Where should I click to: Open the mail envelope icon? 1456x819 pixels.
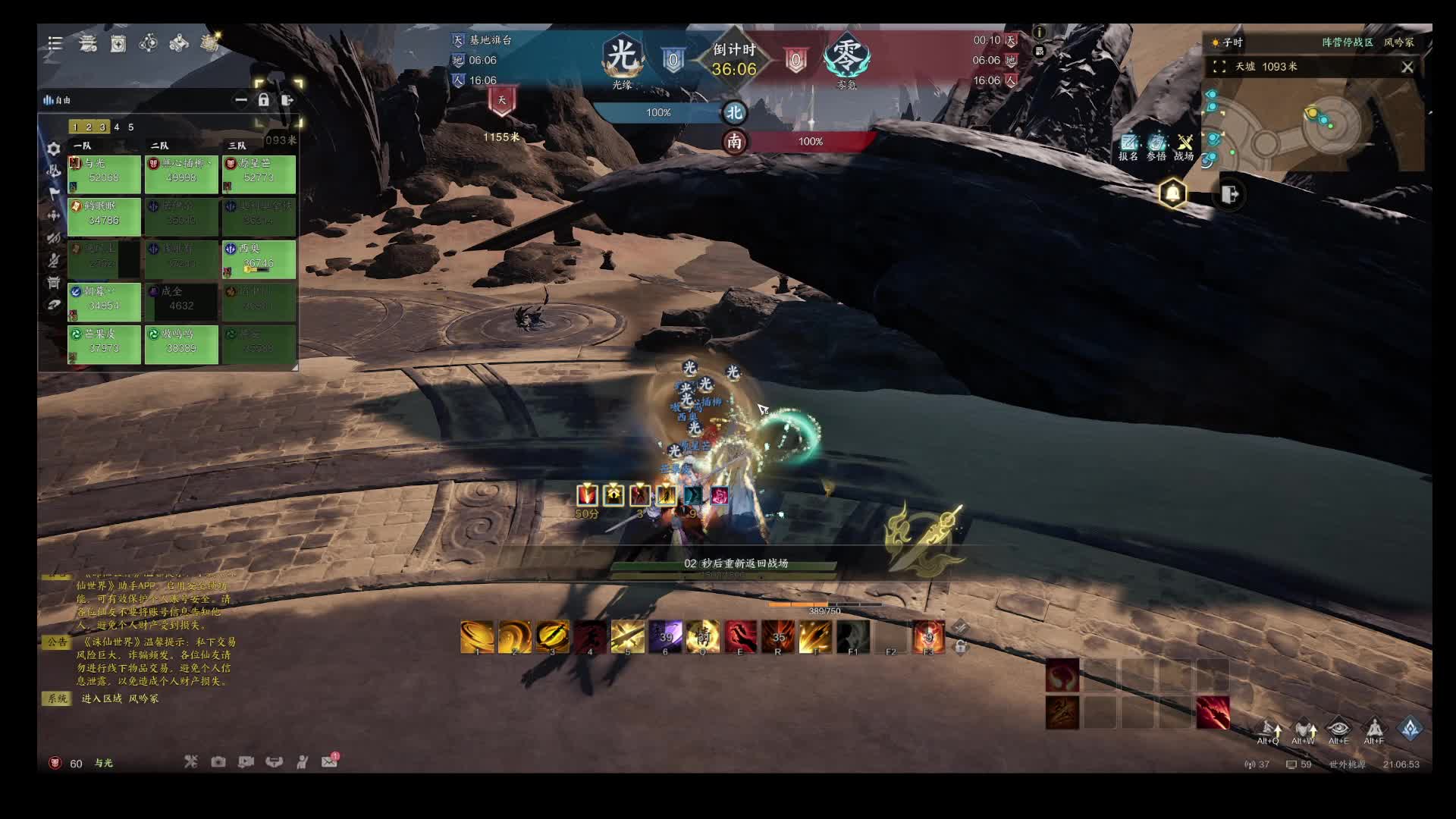click(329, 761)
